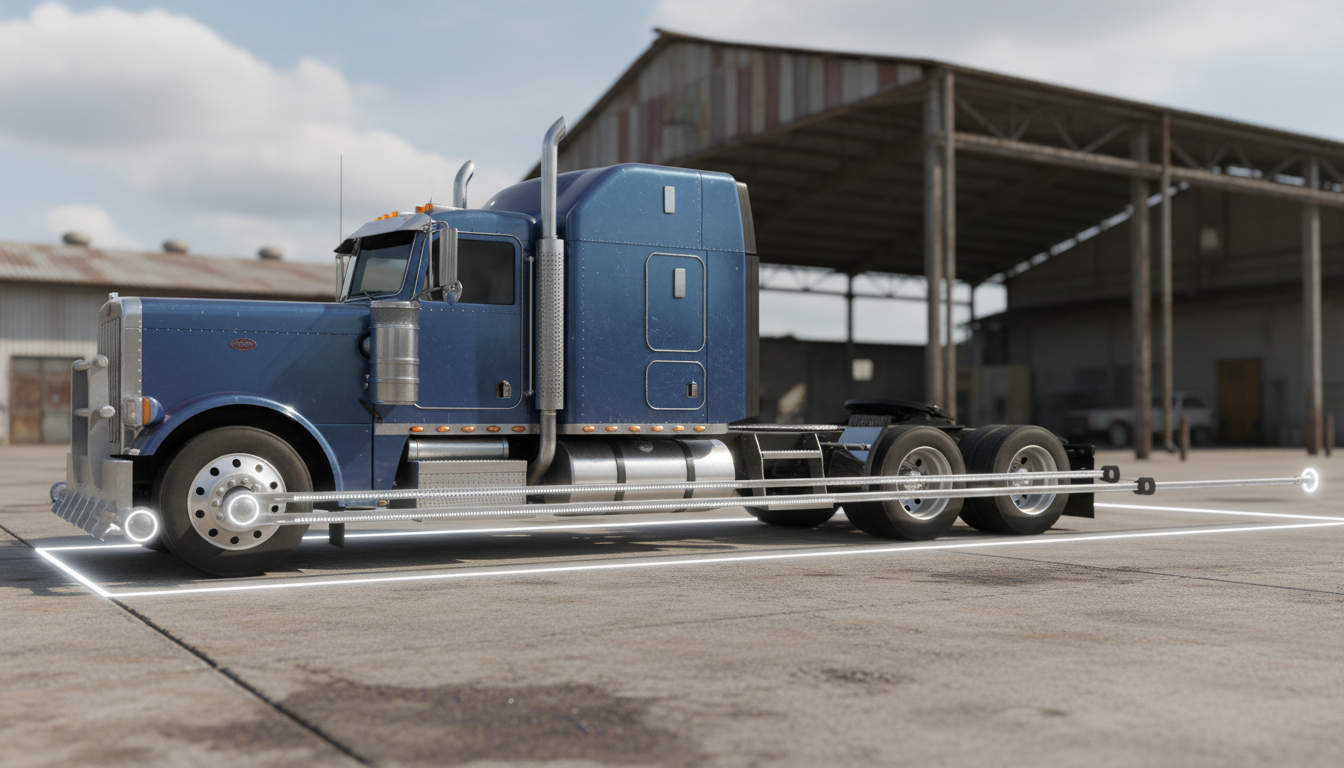Select the glowing ring marker at the front bumper
The width and height of the screenshot is (1344, 768).
140,525
